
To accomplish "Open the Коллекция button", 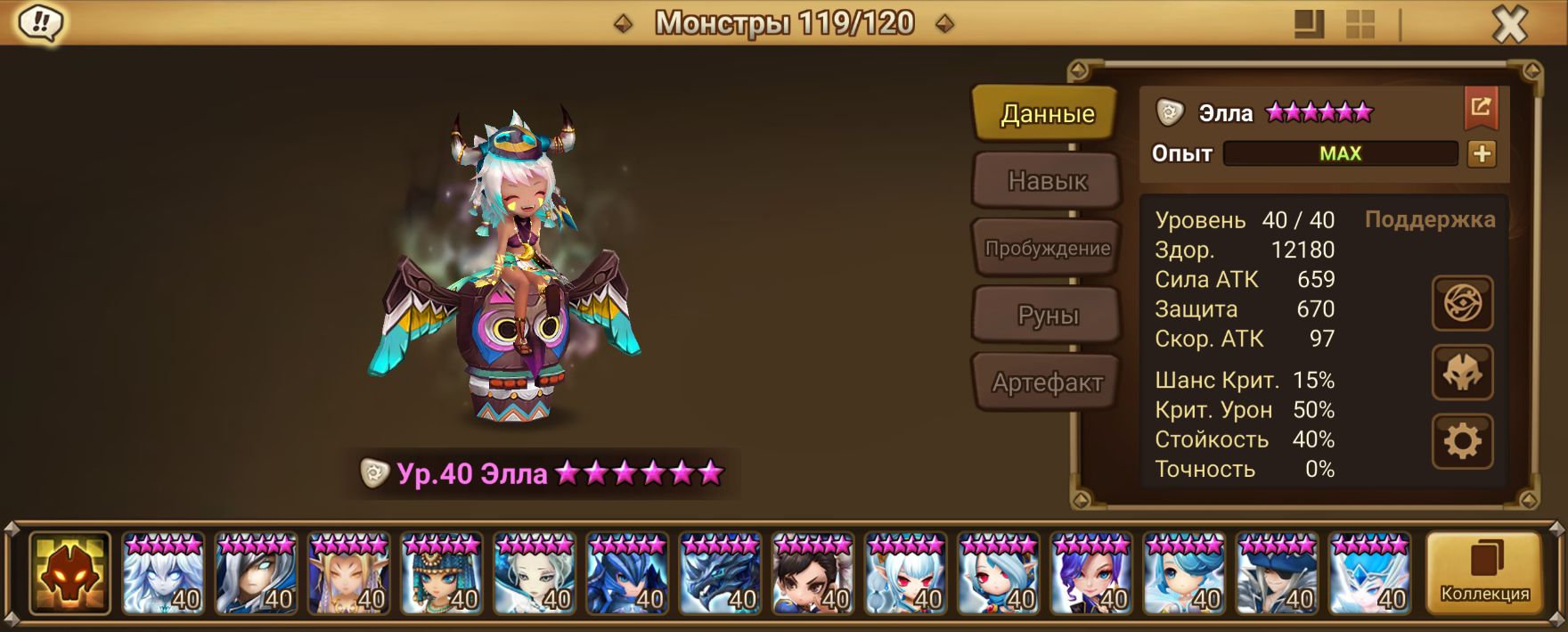I will pos(1484,573).
